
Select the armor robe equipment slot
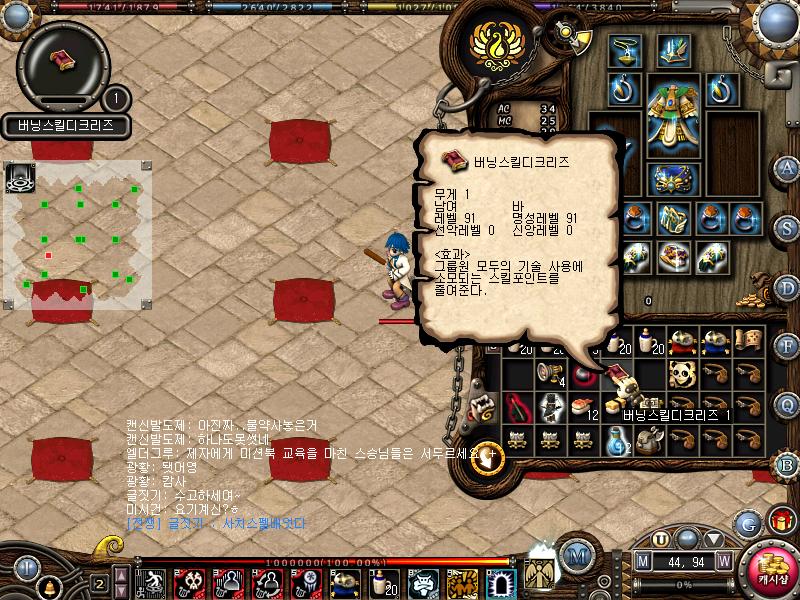point(670,112)
